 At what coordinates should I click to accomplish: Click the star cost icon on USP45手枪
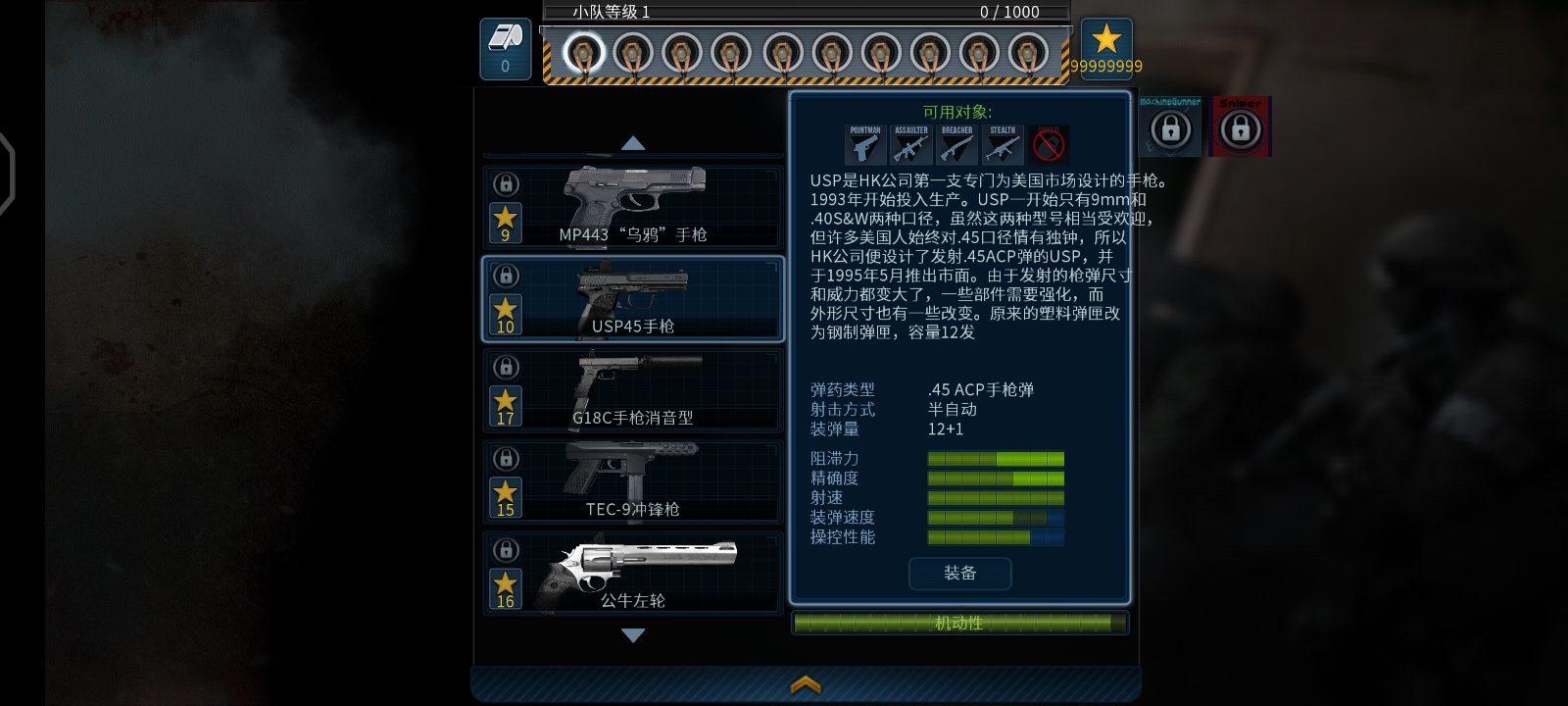pos(506,314)
